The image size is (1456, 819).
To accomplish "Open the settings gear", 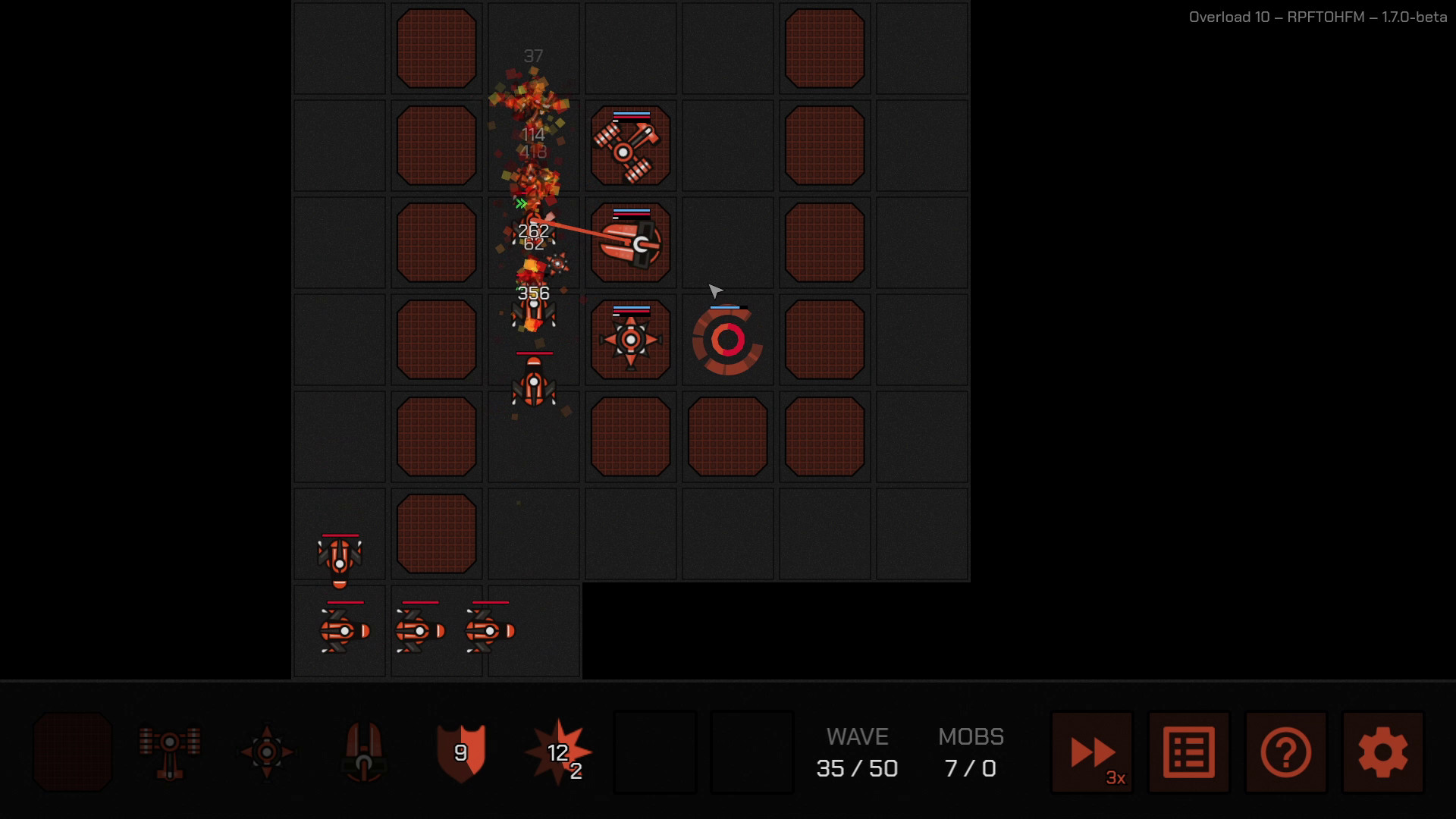I will [1382, 752].
